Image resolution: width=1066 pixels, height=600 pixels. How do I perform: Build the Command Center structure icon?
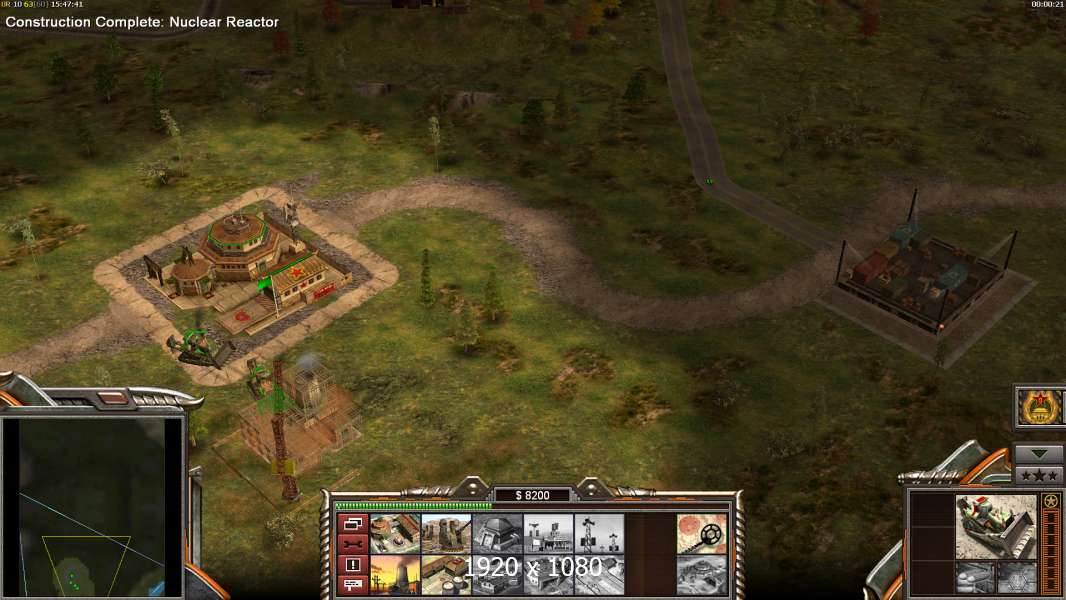tap(395, 533)
